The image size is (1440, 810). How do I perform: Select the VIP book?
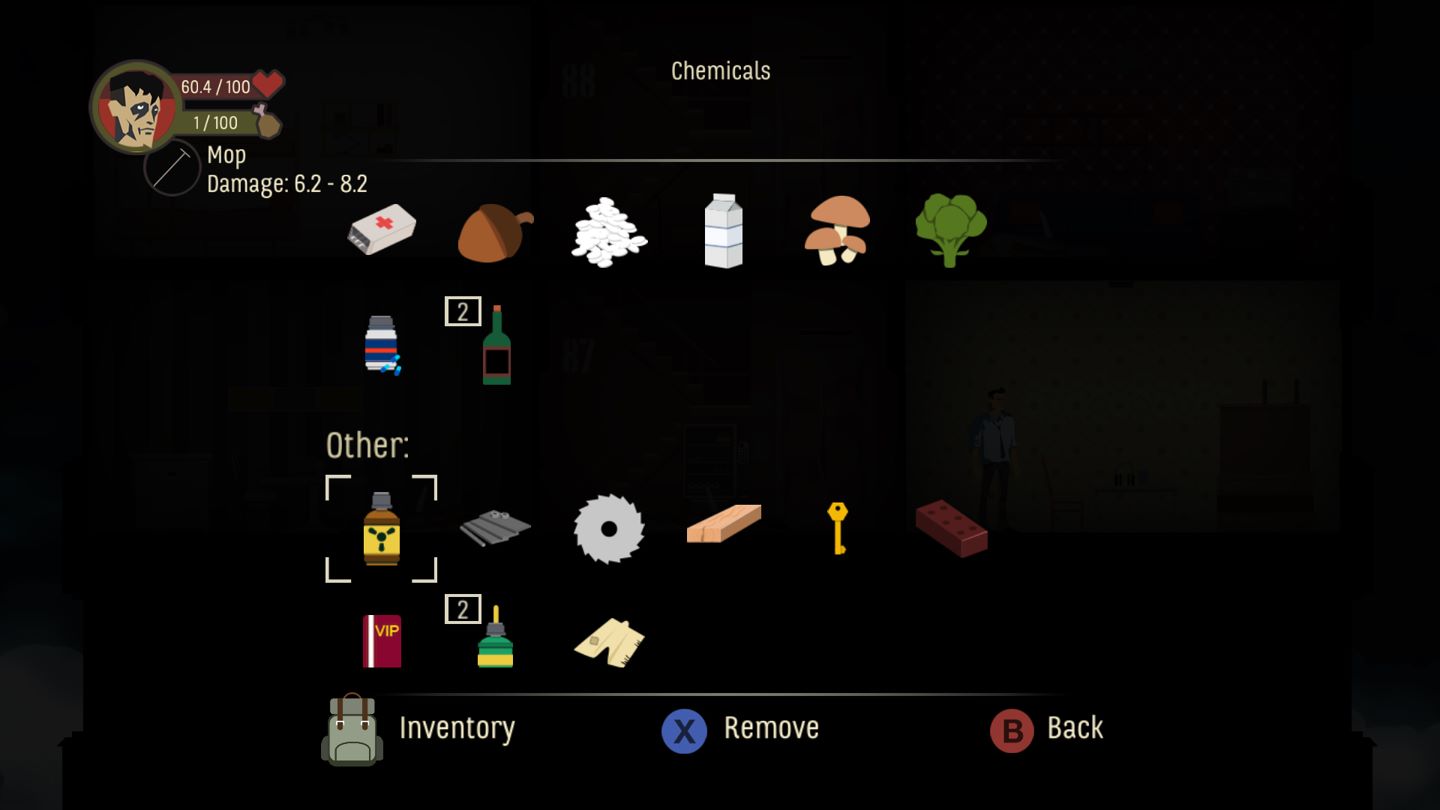pos(381,640)
